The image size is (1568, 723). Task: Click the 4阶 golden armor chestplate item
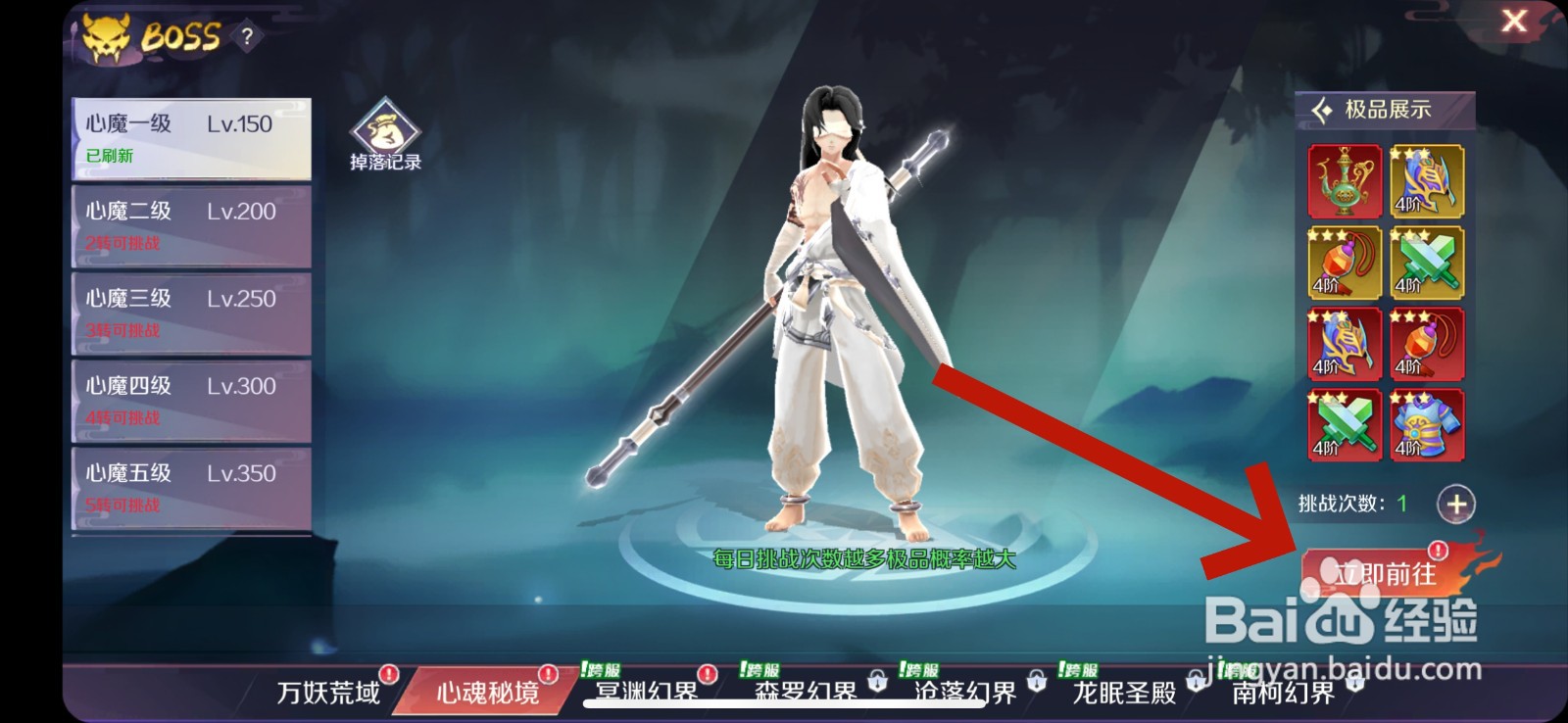click(1428, 423)
